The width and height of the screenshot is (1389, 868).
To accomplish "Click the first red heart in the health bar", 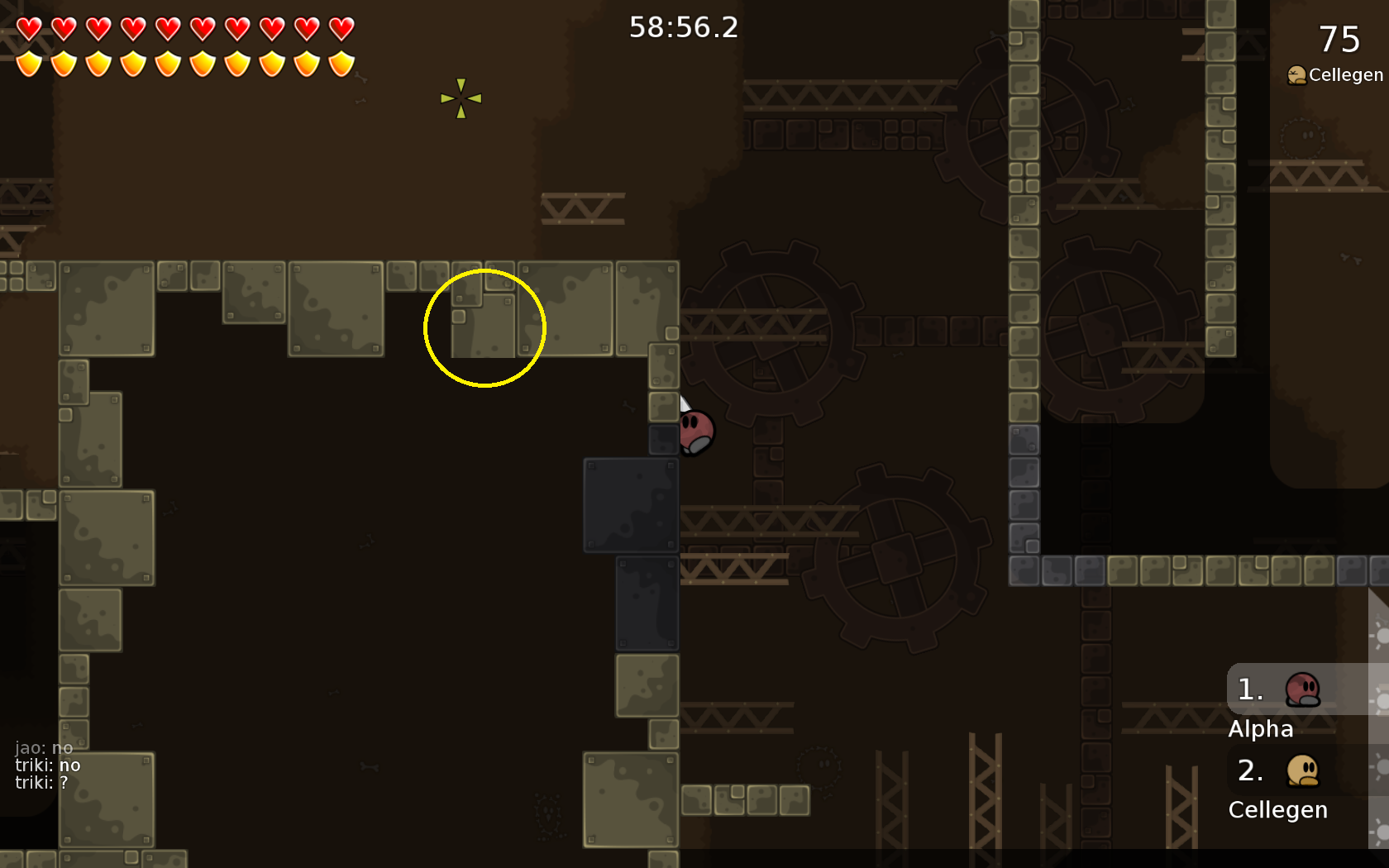I will [x=27, y=27].
